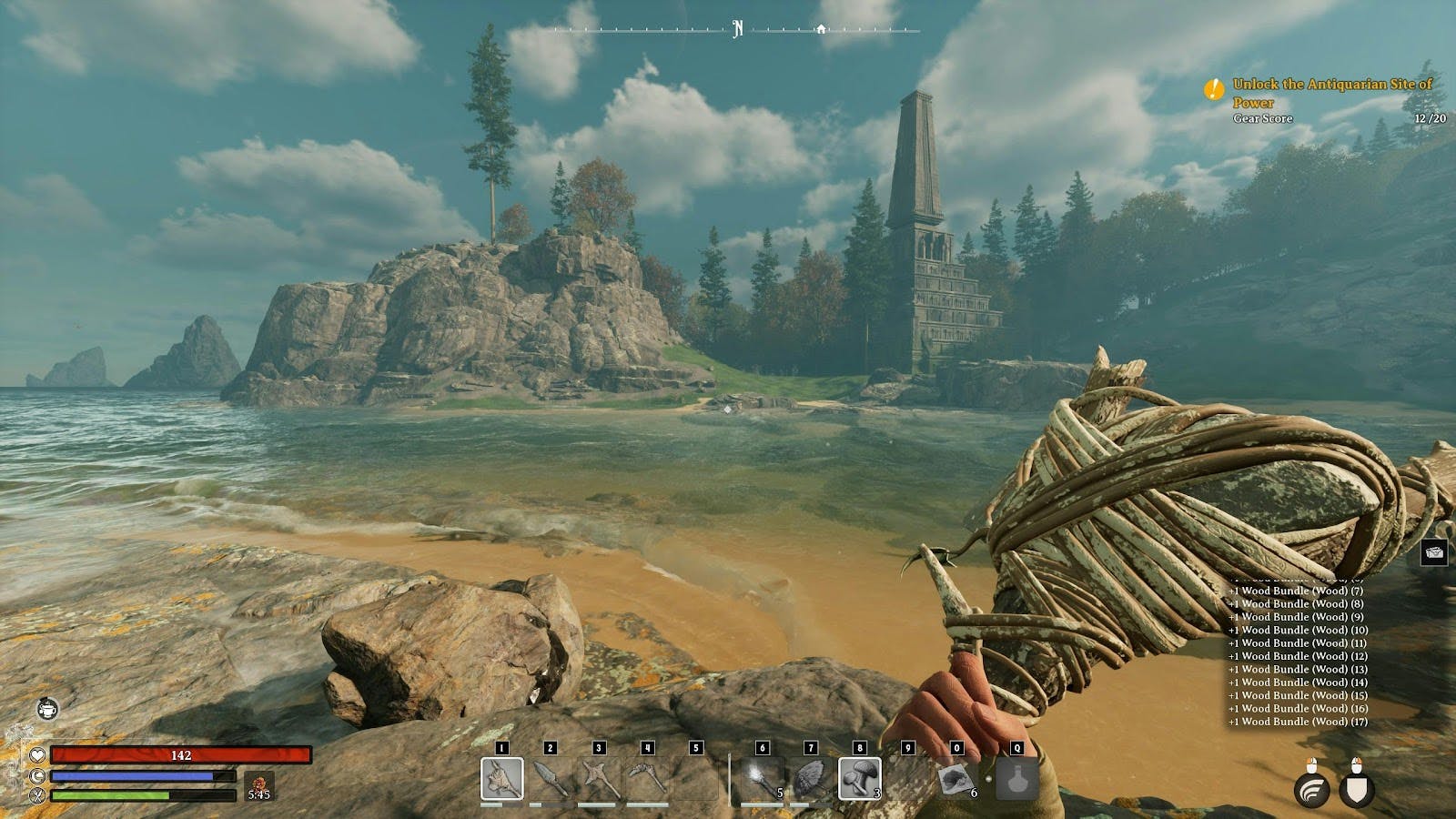Viewport: 1456px width, 819px height.
Task: Select the leaf fan item slot
Action: 811,778
